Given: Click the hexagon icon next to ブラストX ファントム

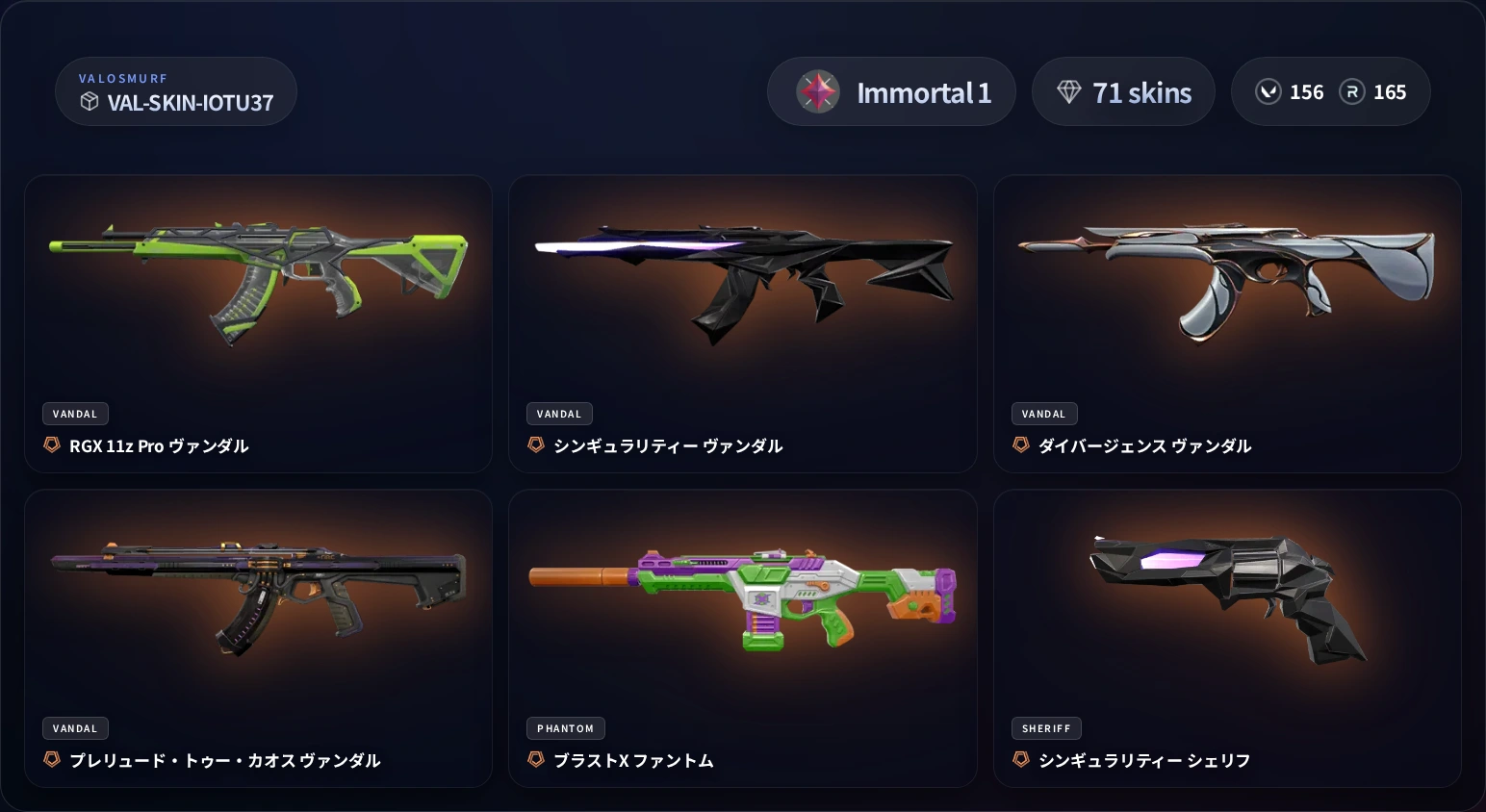Looking at the screenshot, I should coord(536,759).
